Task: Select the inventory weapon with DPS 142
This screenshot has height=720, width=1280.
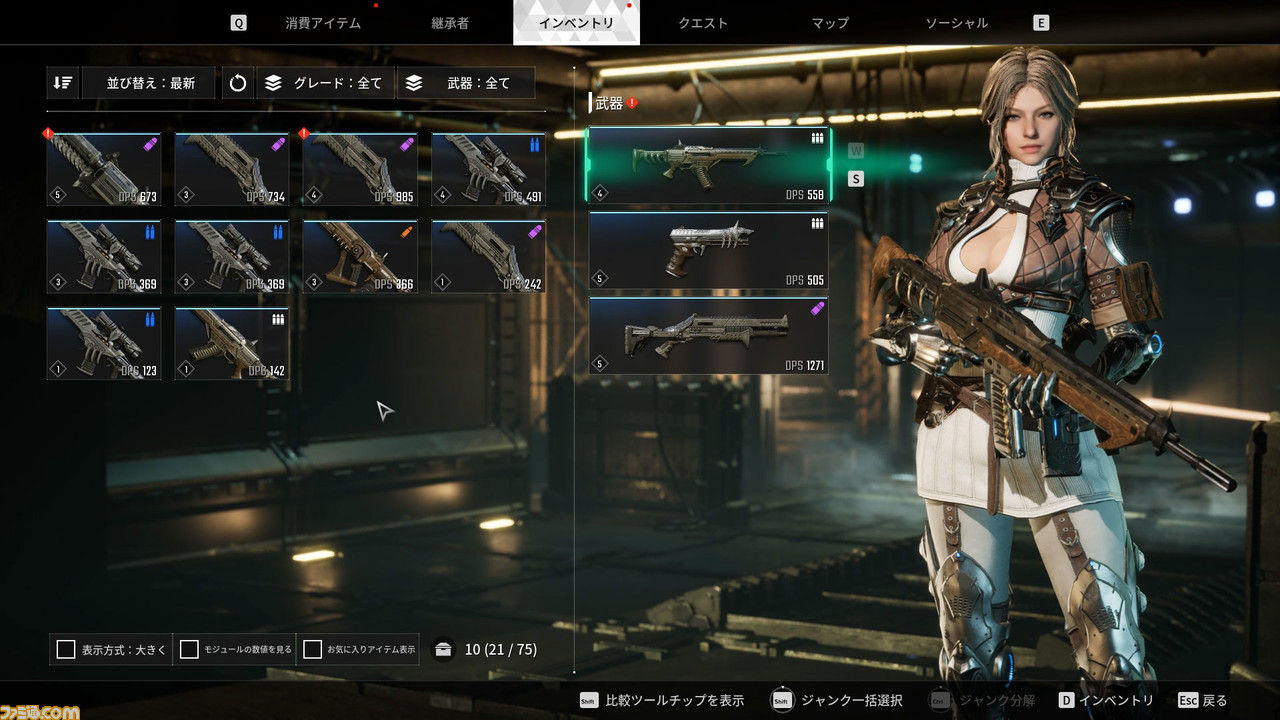Action: tap(232, 343)
